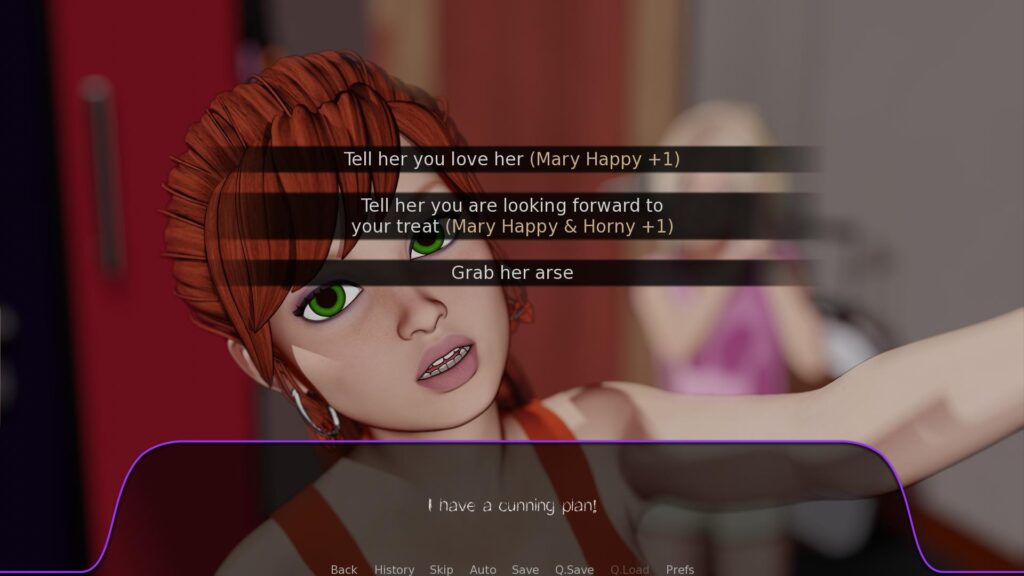
Task: Select the "looking forward to your treat" choice
Action: [512, 216]
